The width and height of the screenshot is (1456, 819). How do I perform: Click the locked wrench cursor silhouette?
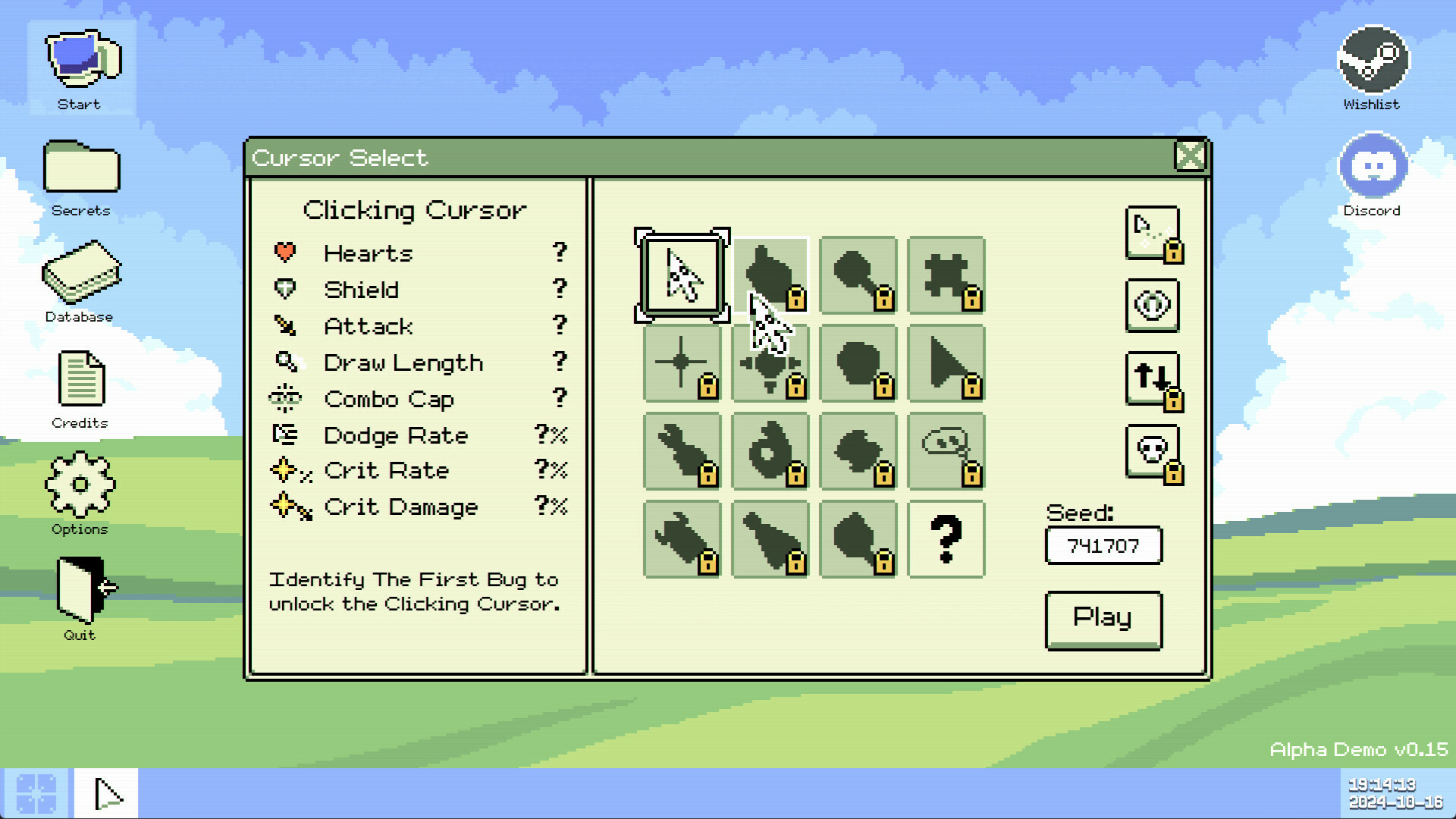(681, 450)
